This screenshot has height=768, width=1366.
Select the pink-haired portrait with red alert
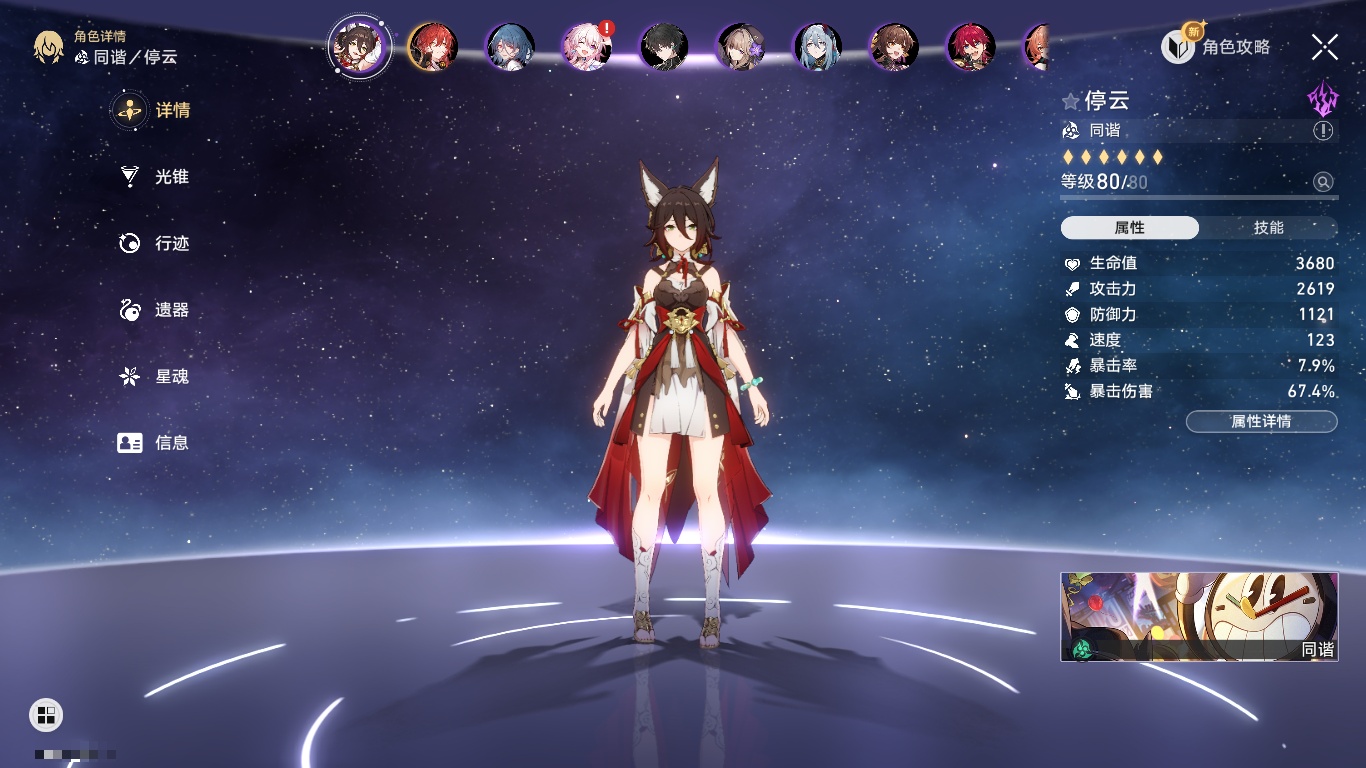[x=587, y=47]
